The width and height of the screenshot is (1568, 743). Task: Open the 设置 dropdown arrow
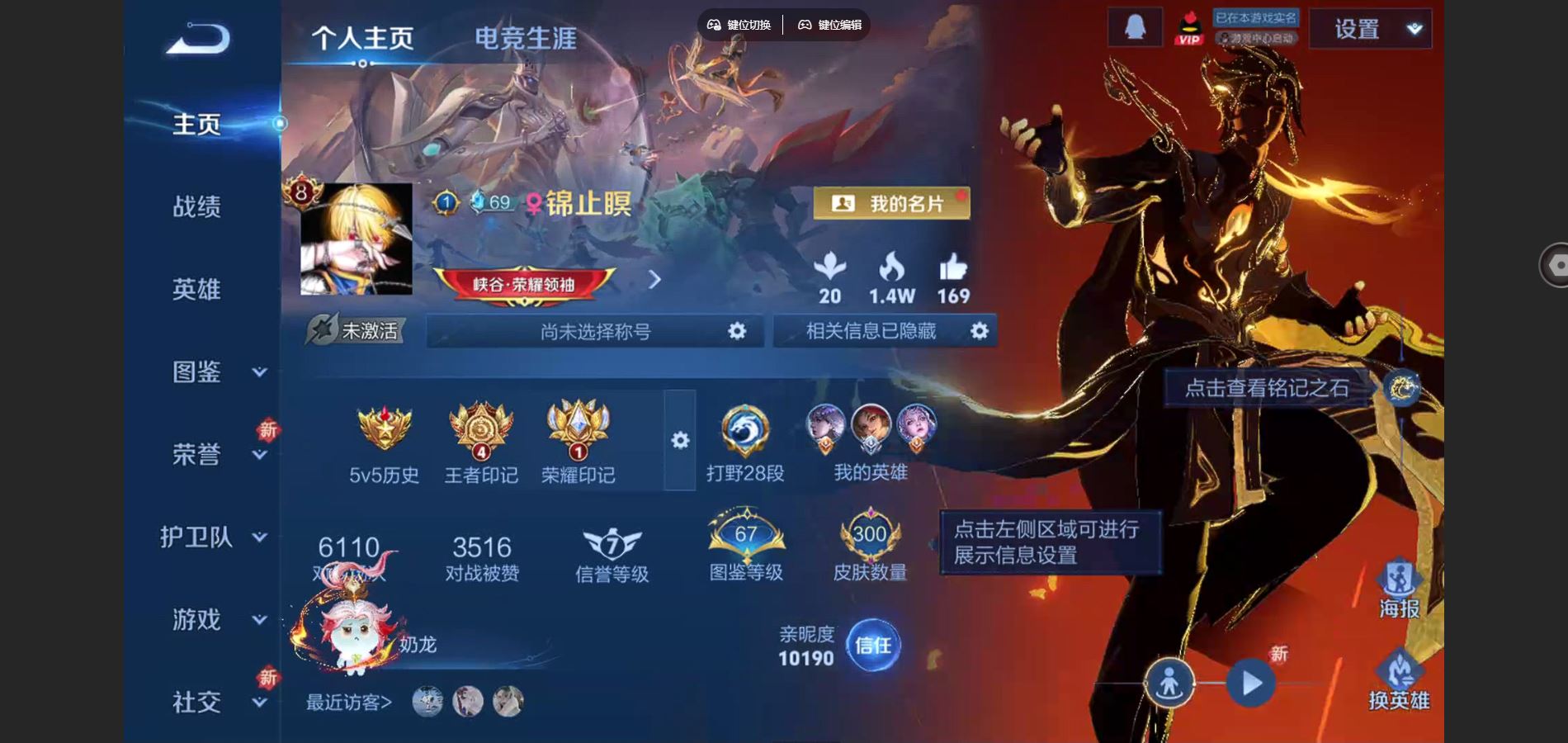coord(1415,29)
